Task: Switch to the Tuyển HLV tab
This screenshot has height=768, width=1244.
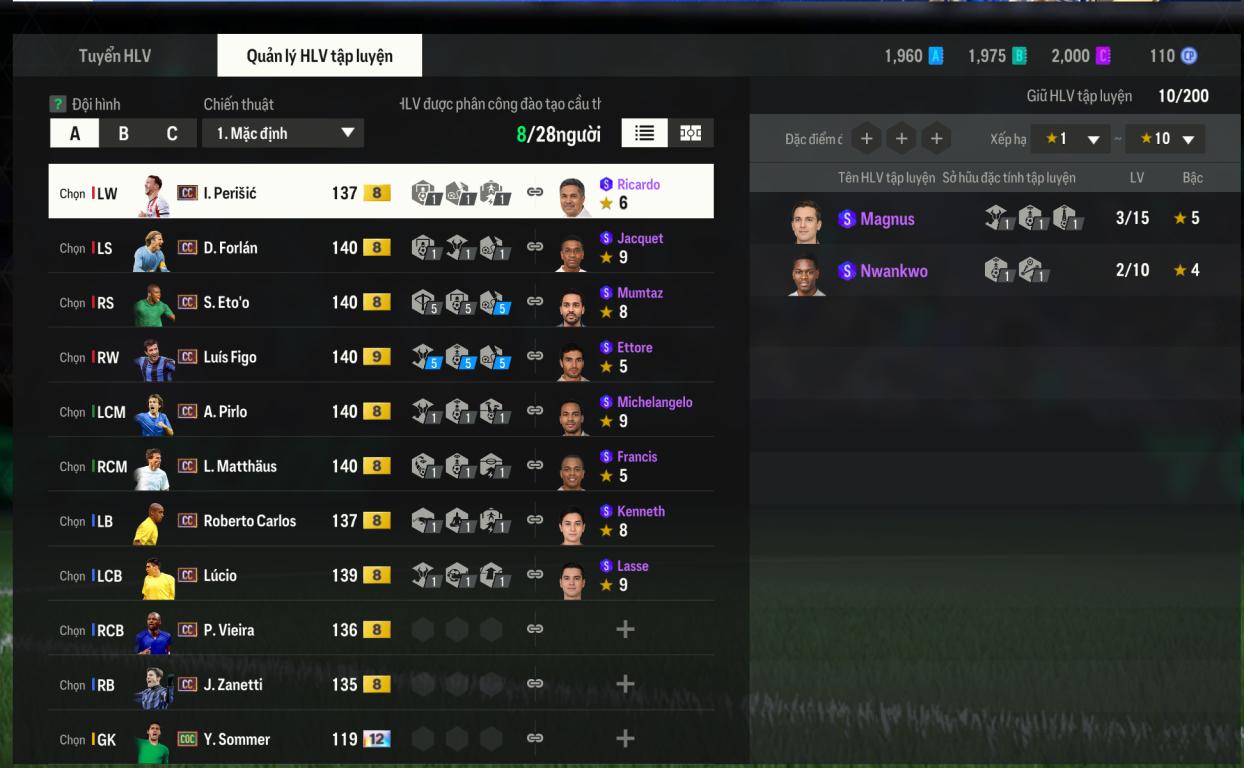Action: (x=115, y=56)
